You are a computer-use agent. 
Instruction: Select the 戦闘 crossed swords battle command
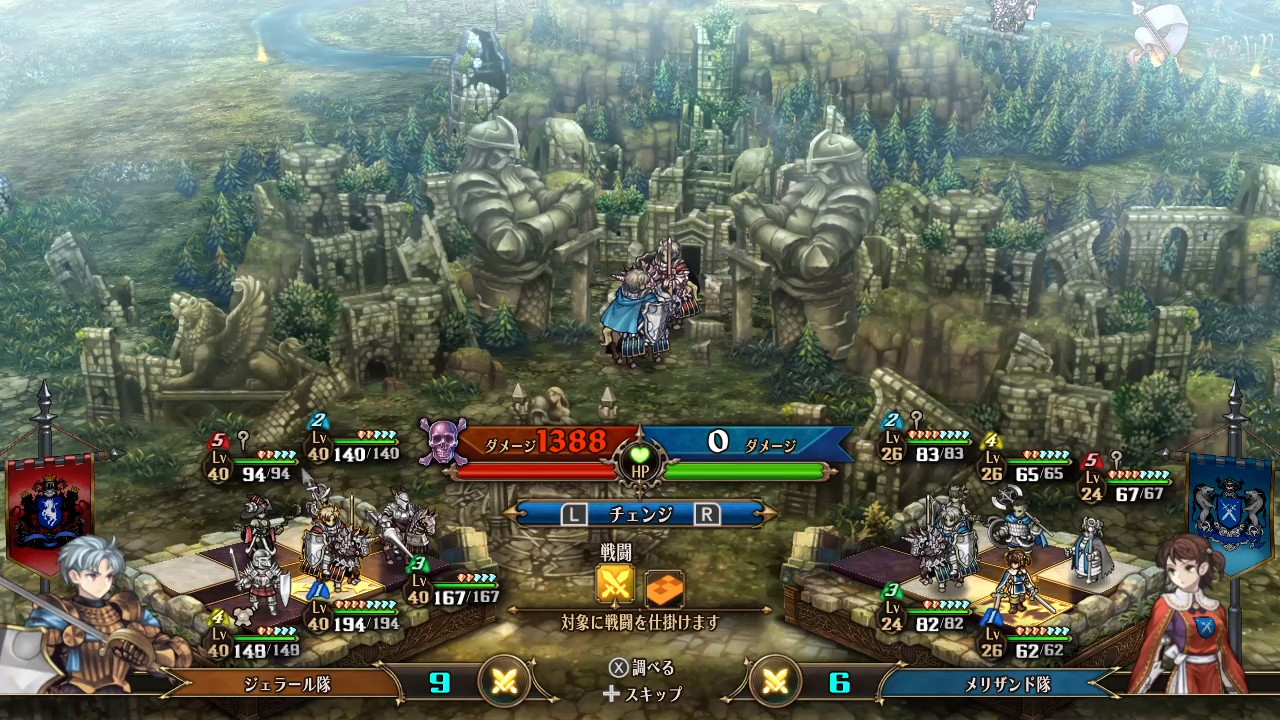click(x=615, y=585)
